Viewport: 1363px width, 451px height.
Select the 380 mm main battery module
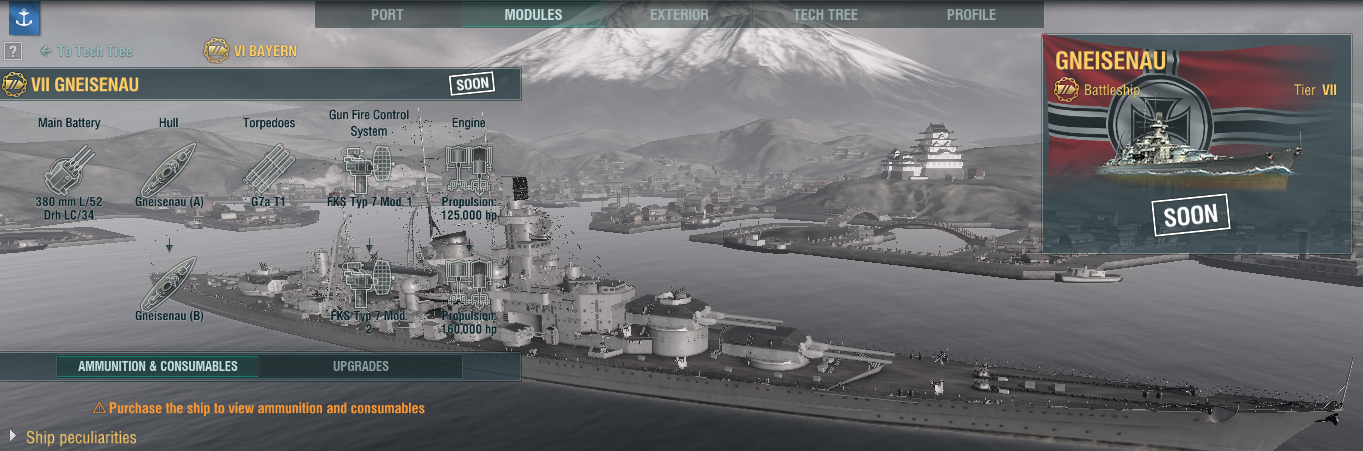(x=69, y=168)
